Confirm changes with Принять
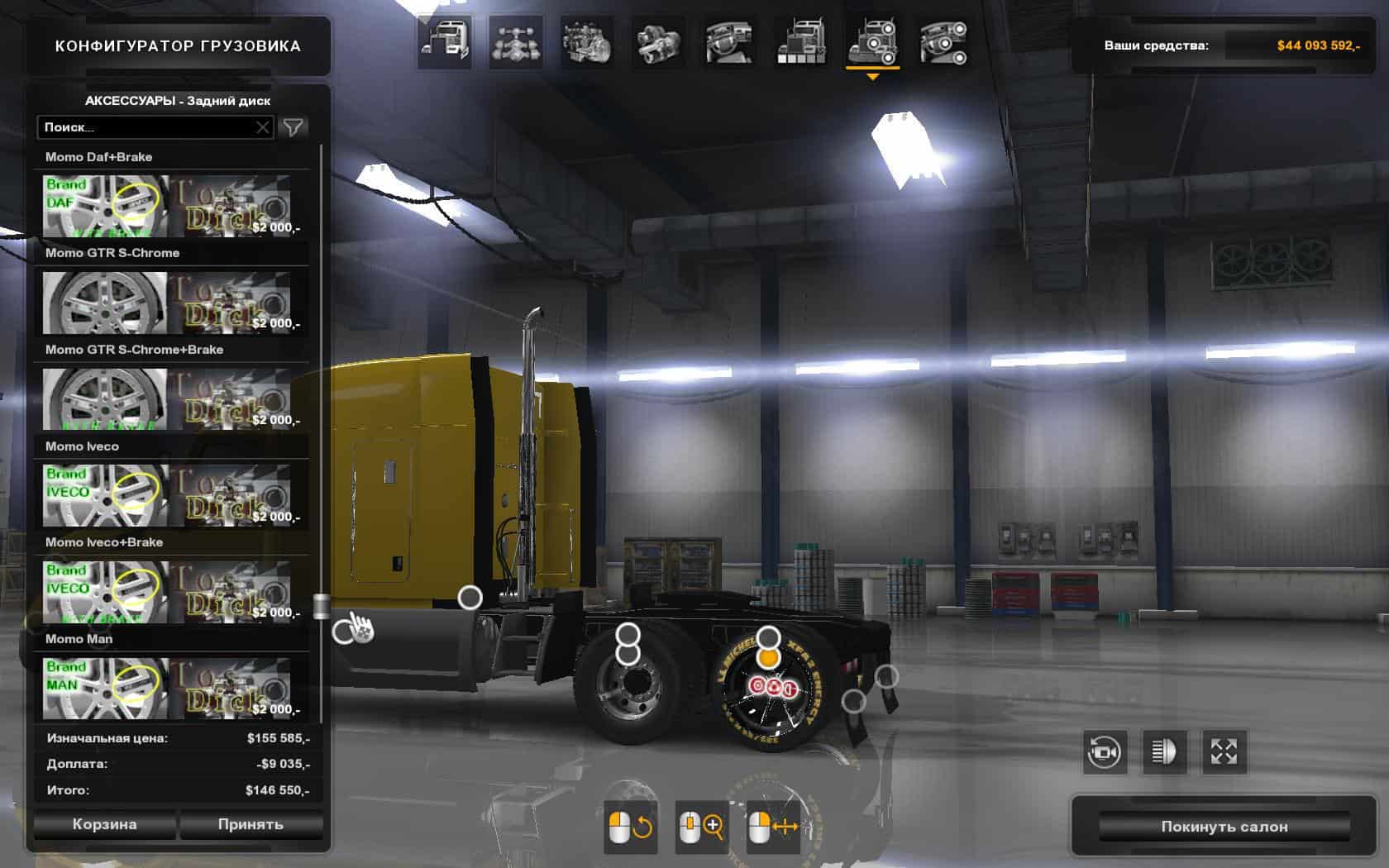The image size is (1389, 868). click(251, 824)
